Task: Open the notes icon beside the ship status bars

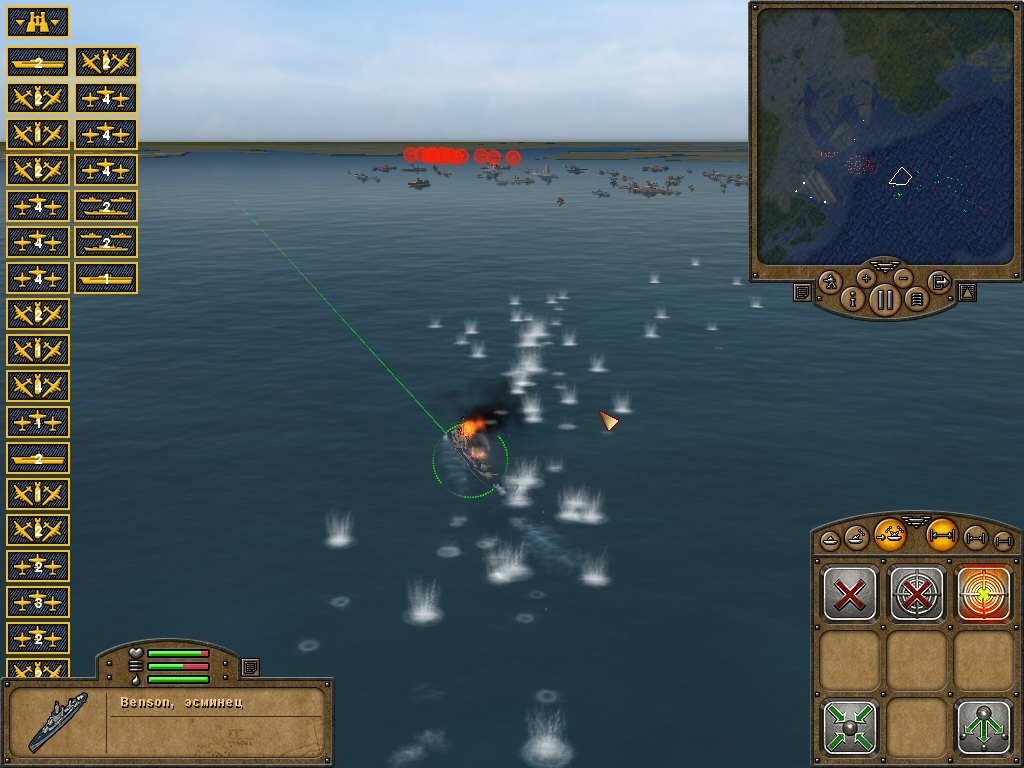Action: 250,666
